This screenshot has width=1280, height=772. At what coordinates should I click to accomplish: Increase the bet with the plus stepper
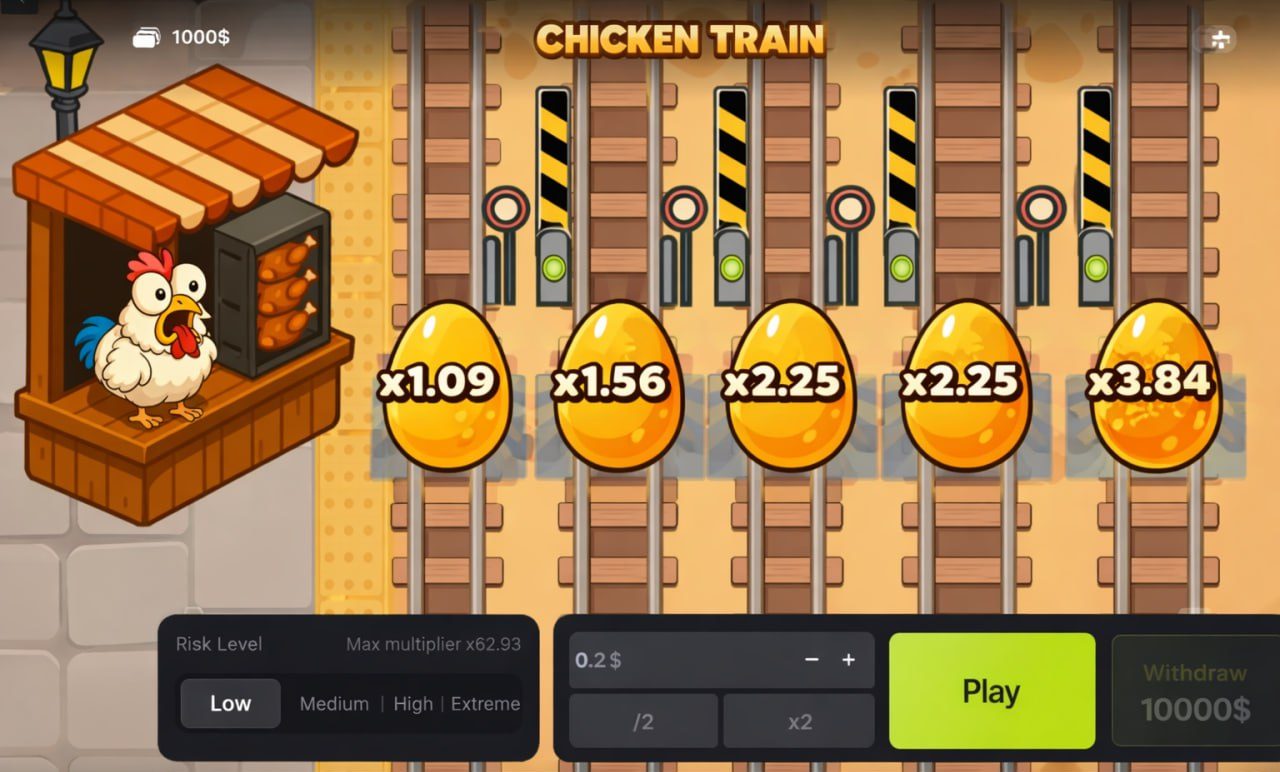(x=848, y=660)
